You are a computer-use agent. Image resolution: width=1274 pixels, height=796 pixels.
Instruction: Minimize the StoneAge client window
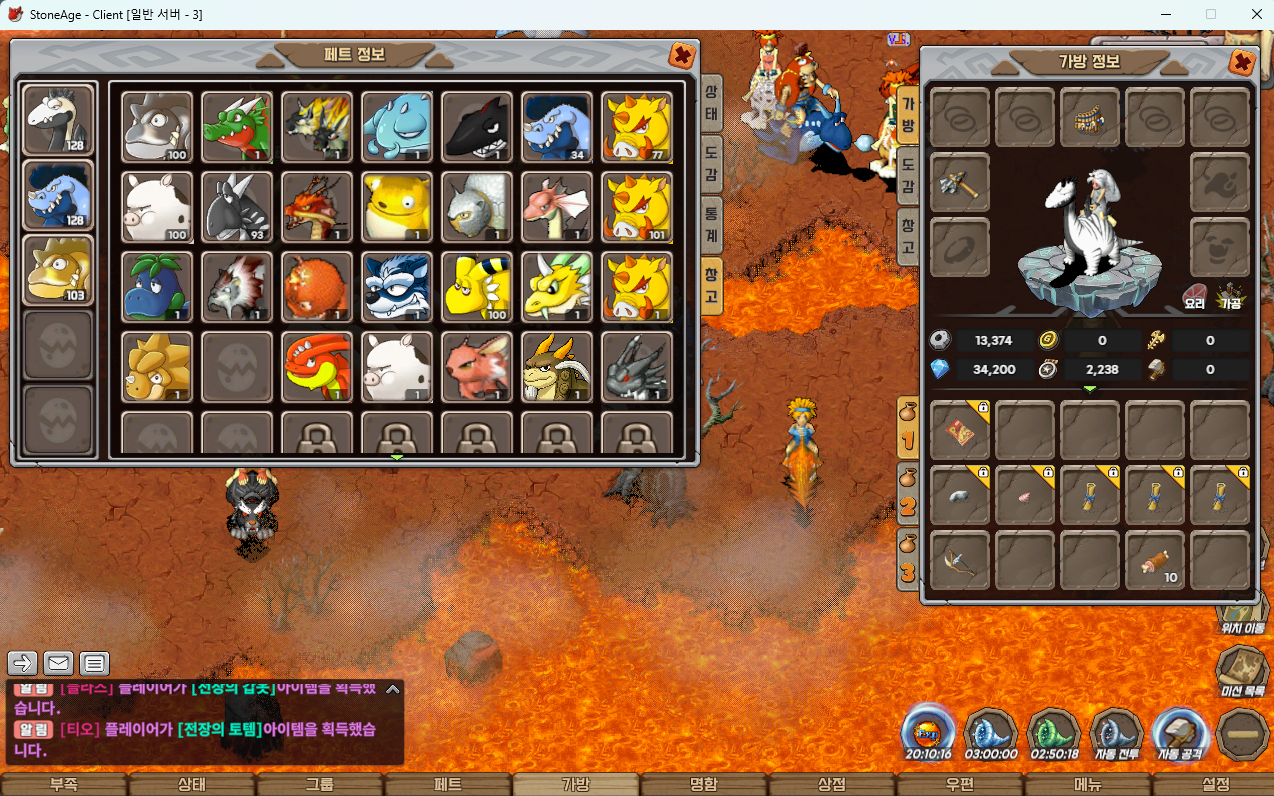coord(1166,14)
